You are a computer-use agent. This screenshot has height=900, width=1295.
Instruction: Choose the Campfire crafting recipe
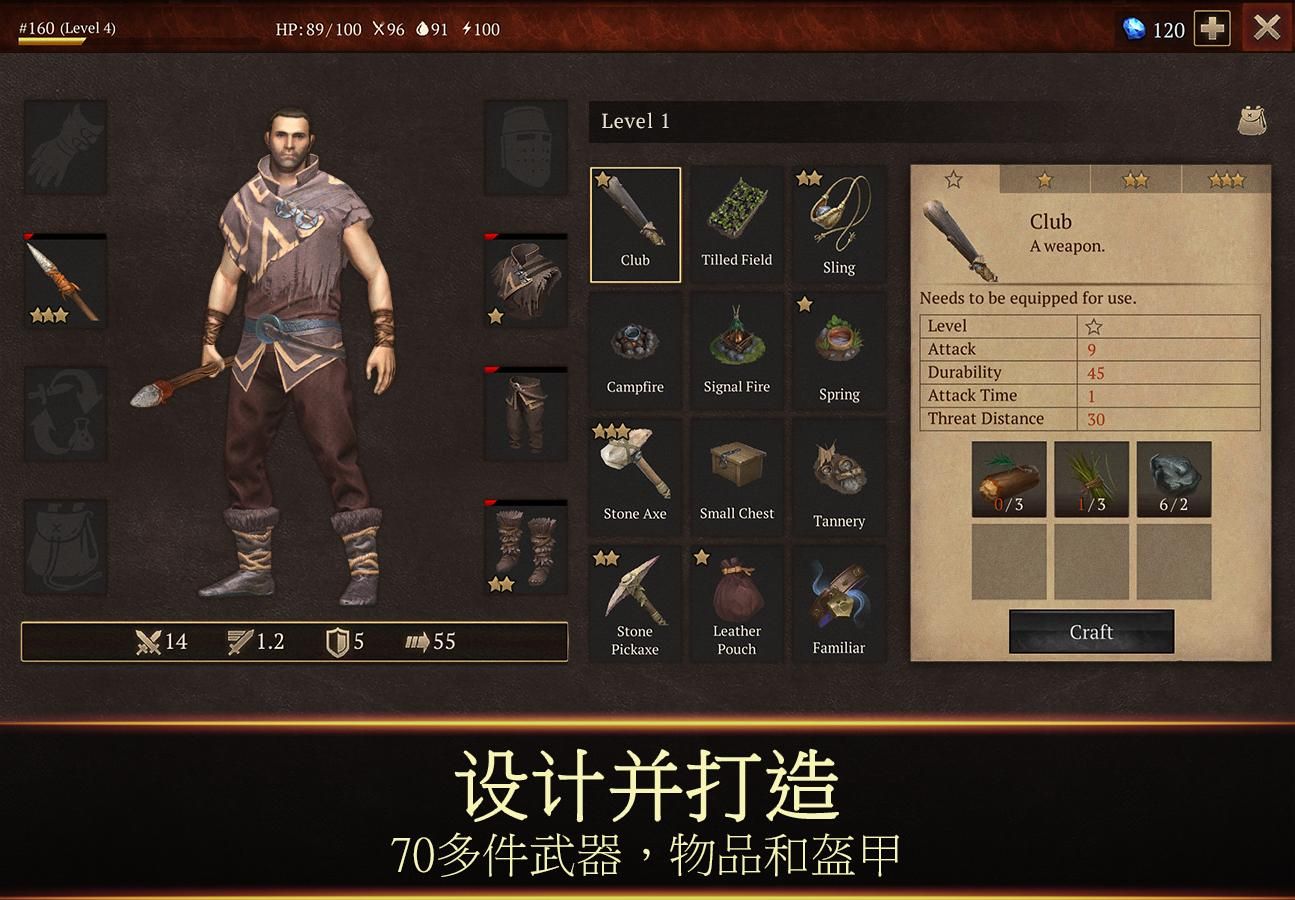click(635, 350)
